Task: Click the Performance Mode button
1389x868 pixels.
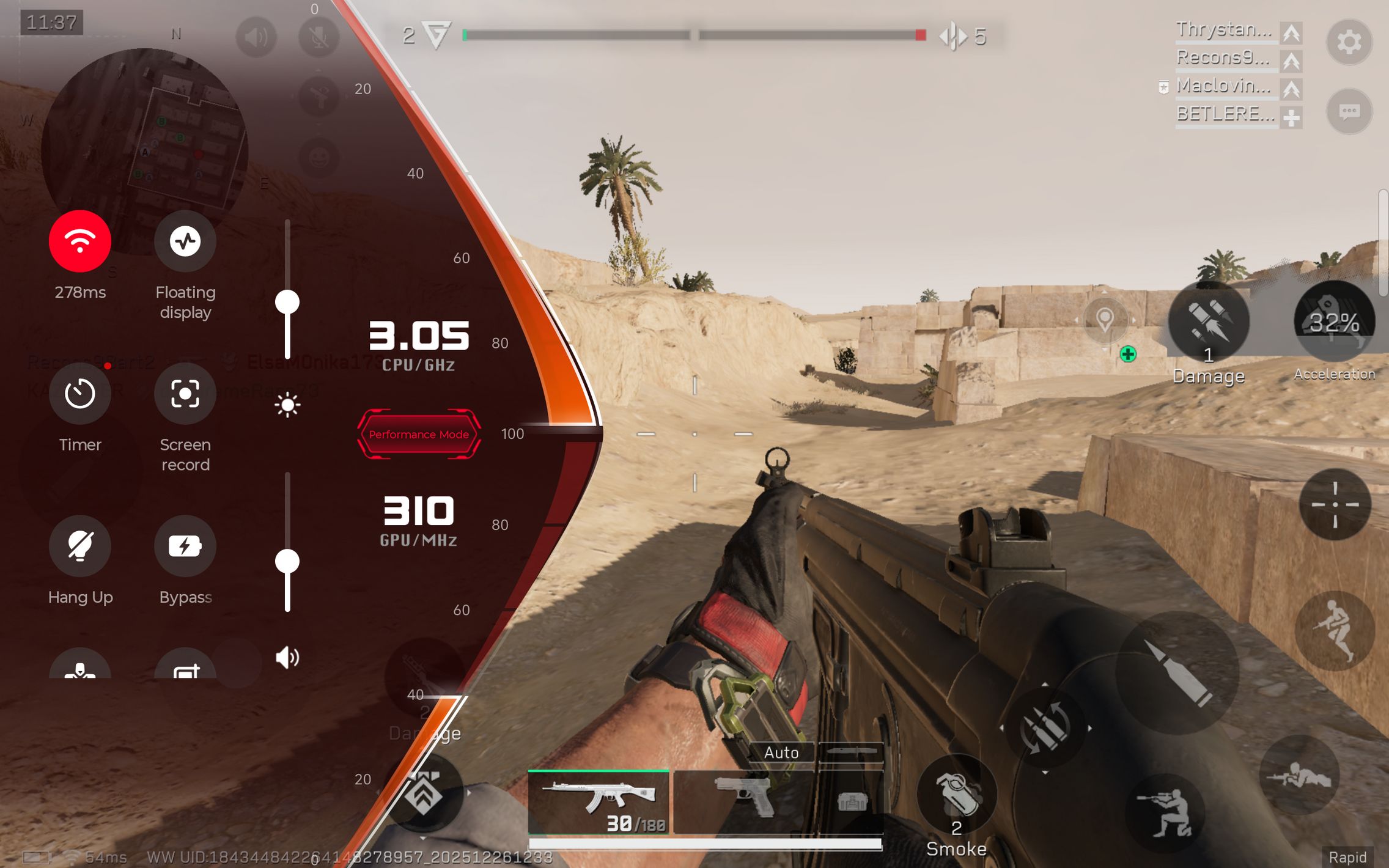Action: click(x=419, y=434)
